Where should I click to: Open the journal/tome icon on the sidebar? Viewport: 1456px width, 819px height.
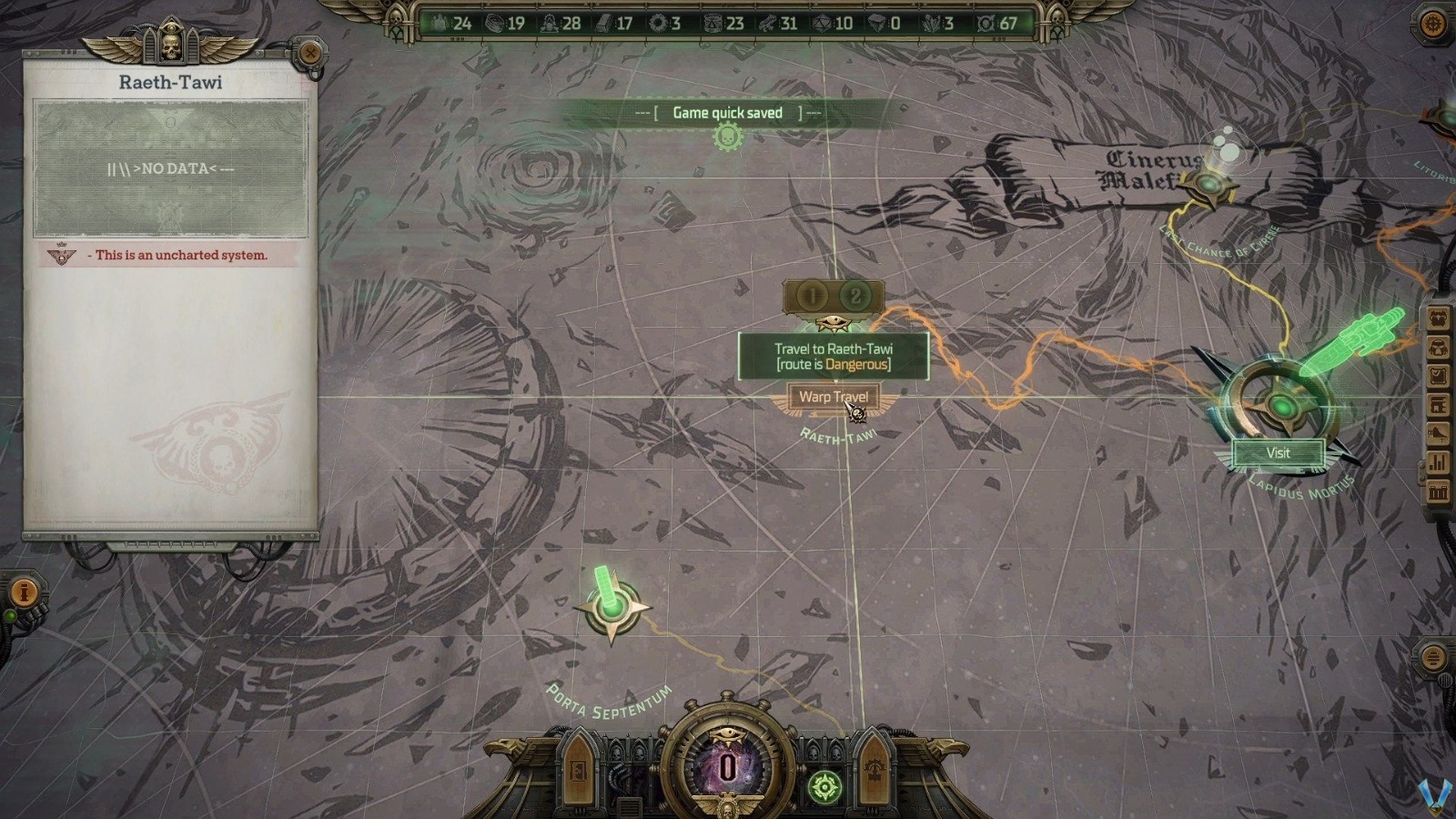(1440, 404)
